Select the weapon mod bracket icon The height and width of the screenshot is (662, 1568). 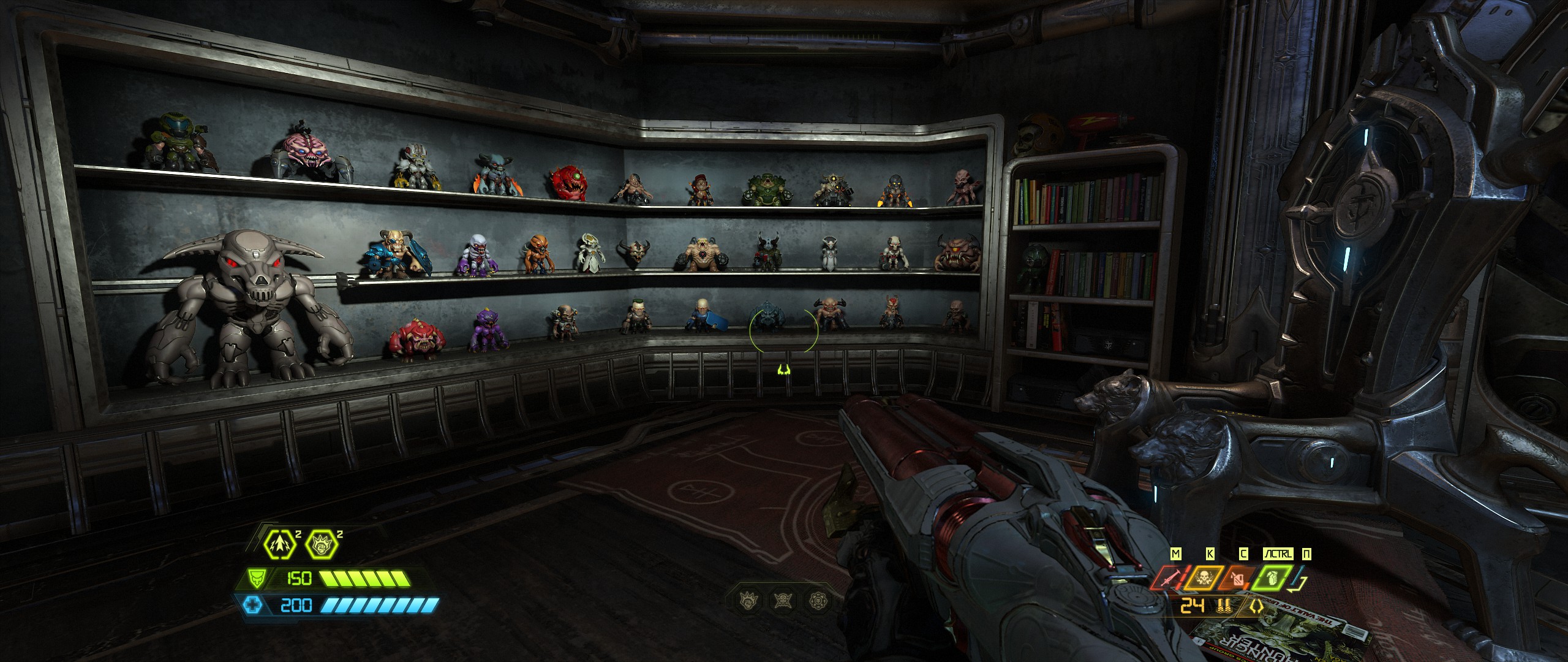(1257, 607)
